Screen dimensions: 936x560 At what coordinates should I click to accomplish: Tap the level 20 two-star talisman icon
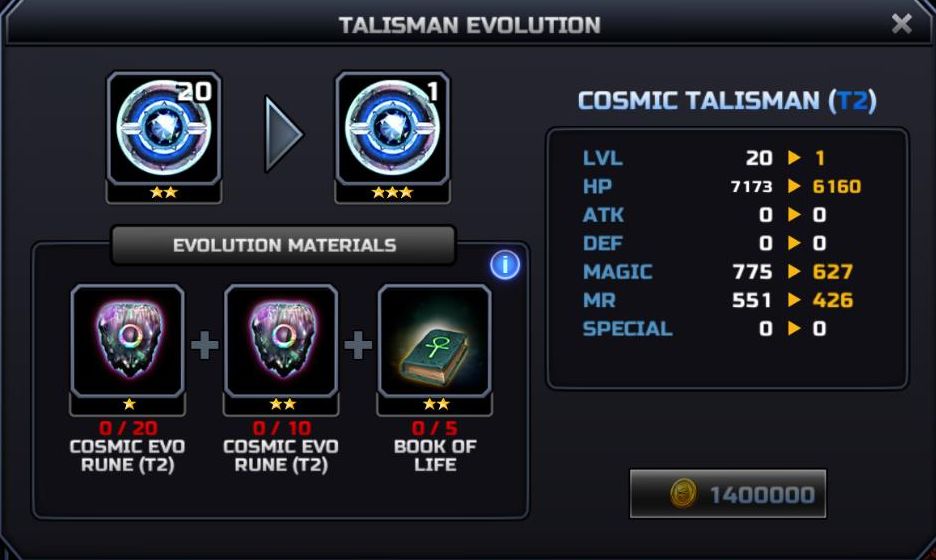click(x=164, y=128)
